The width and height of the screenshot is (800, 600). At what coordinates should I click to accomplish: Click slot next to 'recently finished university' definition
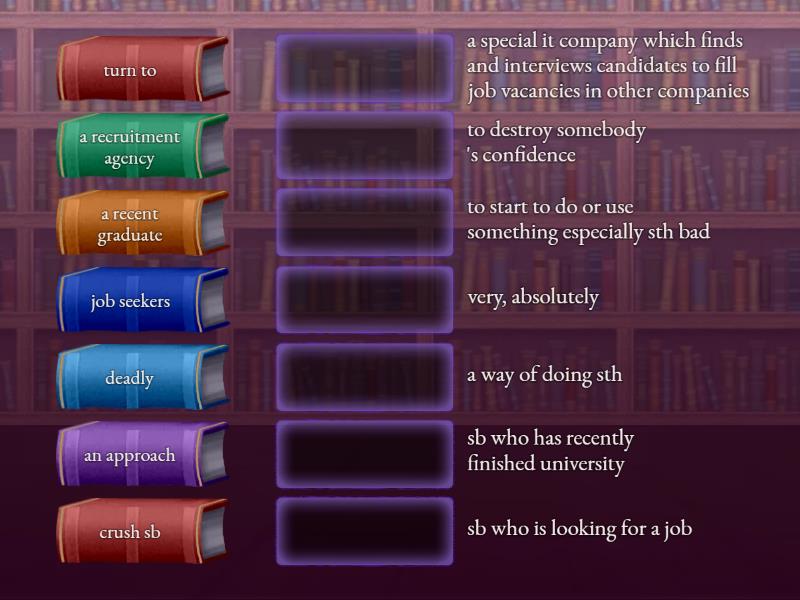pyautogui.click(x=365, y=453)
